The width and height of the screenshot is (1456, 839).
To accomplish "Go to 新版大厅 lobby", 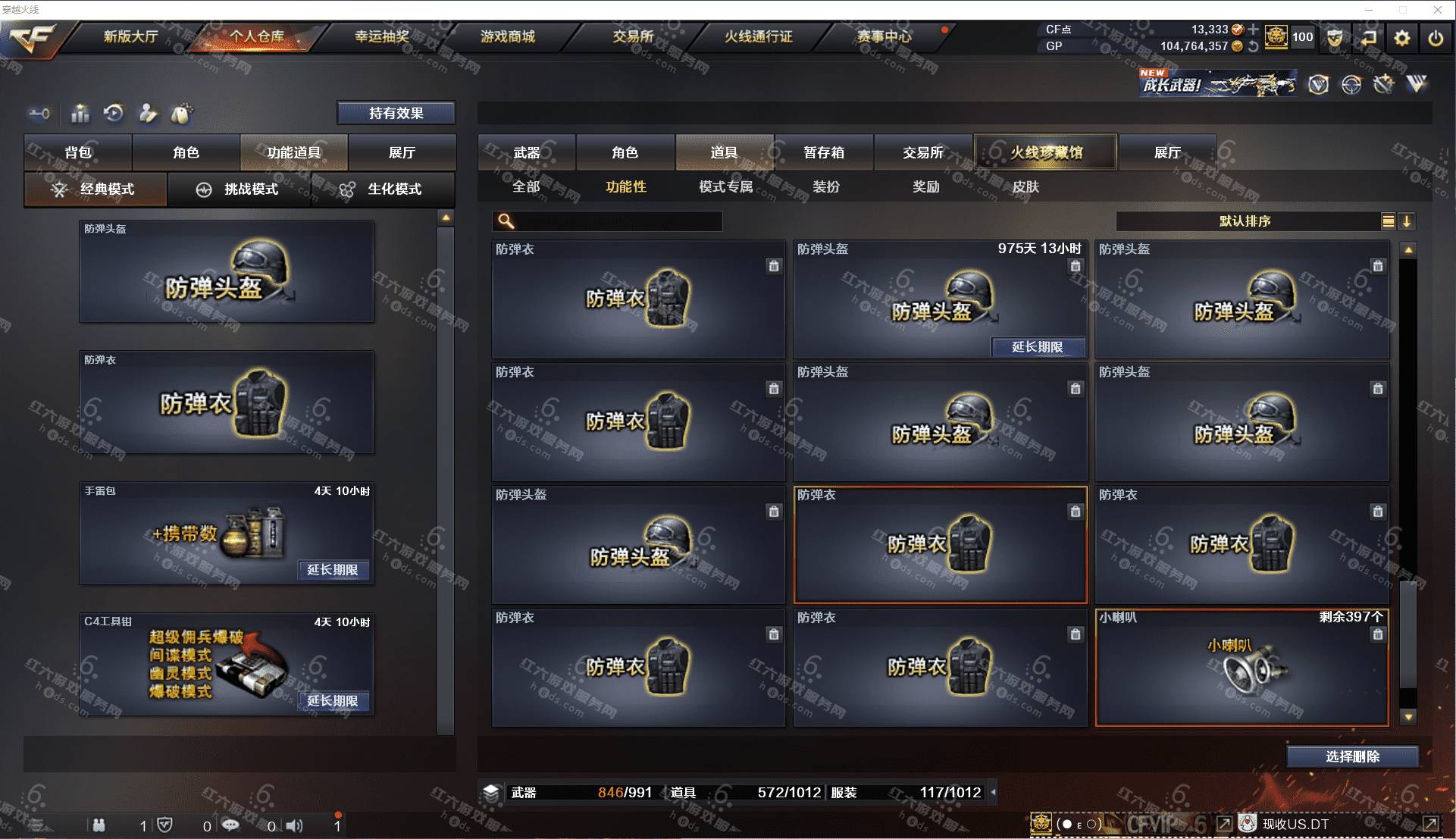I will 130,36.
